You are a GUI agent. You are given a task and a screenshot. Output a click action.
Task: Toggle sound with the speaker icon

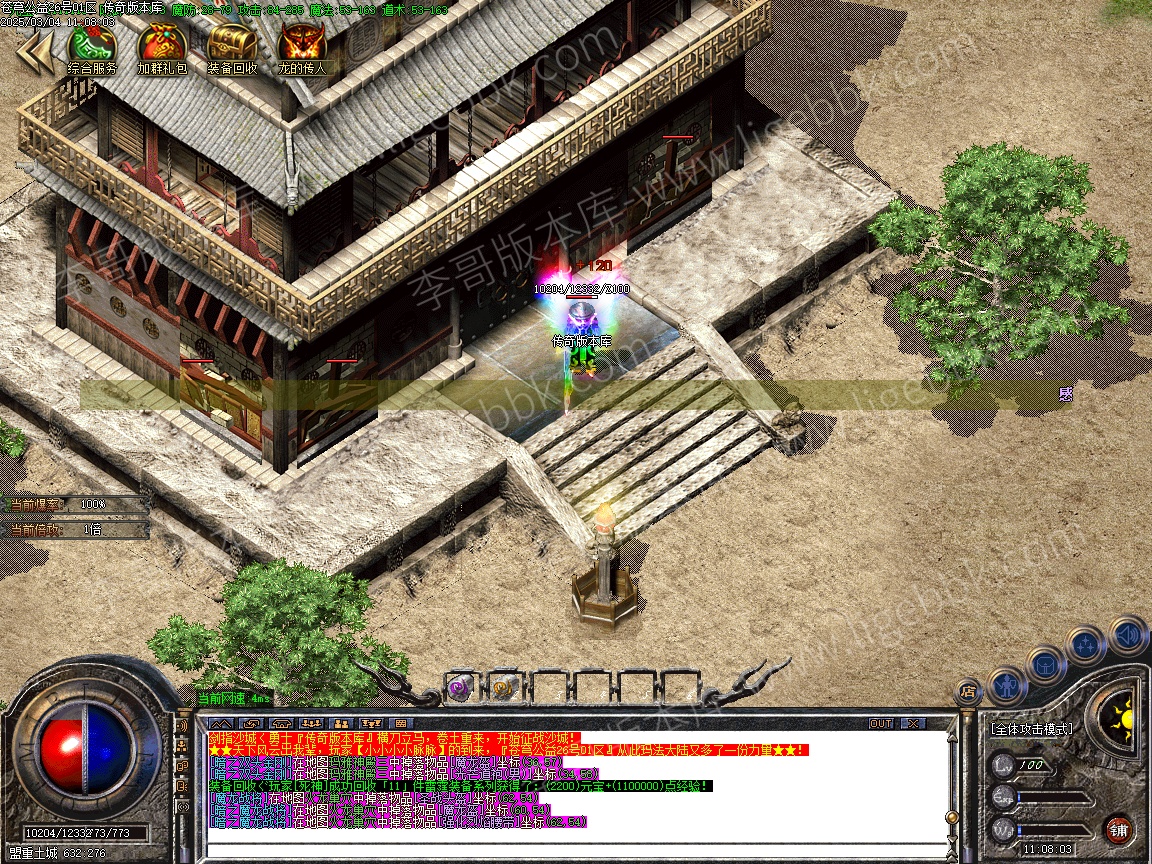point(1127,633)
